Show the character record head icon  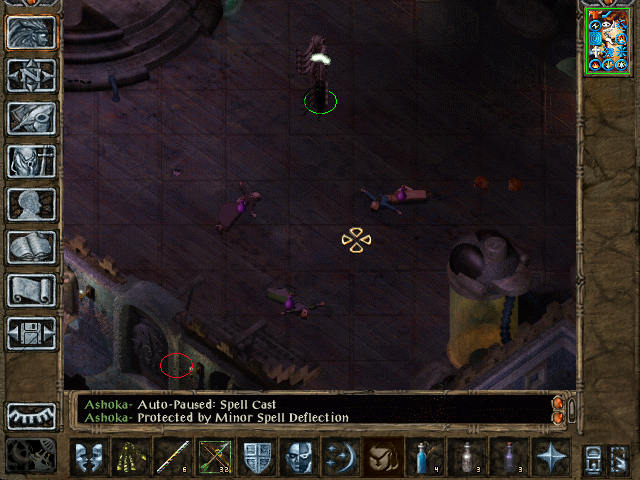click(31, 204)
